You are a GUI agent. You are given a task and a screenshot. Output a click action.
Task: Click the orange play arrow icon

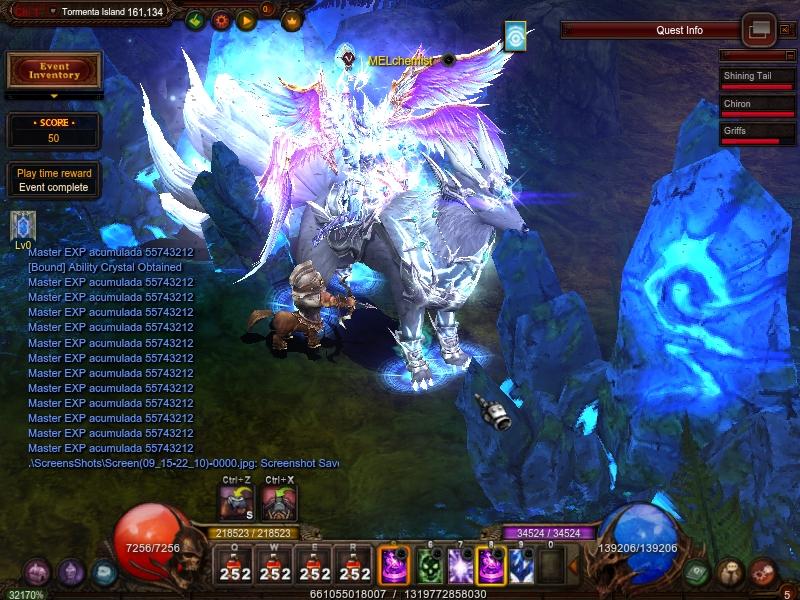coord(247,20)
